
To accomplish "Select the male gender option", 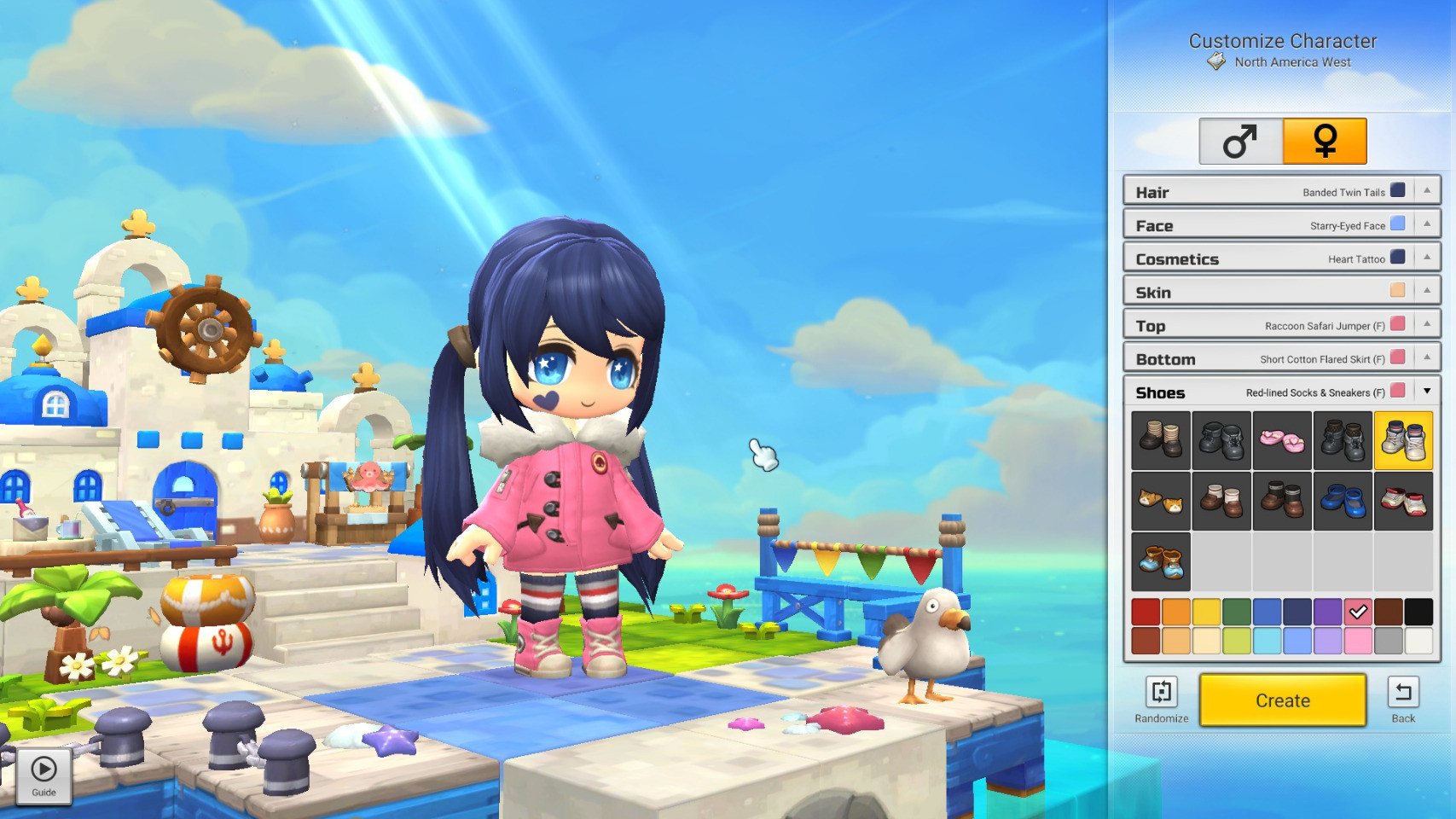I will pyautogui.click(x=1240, y=142).
